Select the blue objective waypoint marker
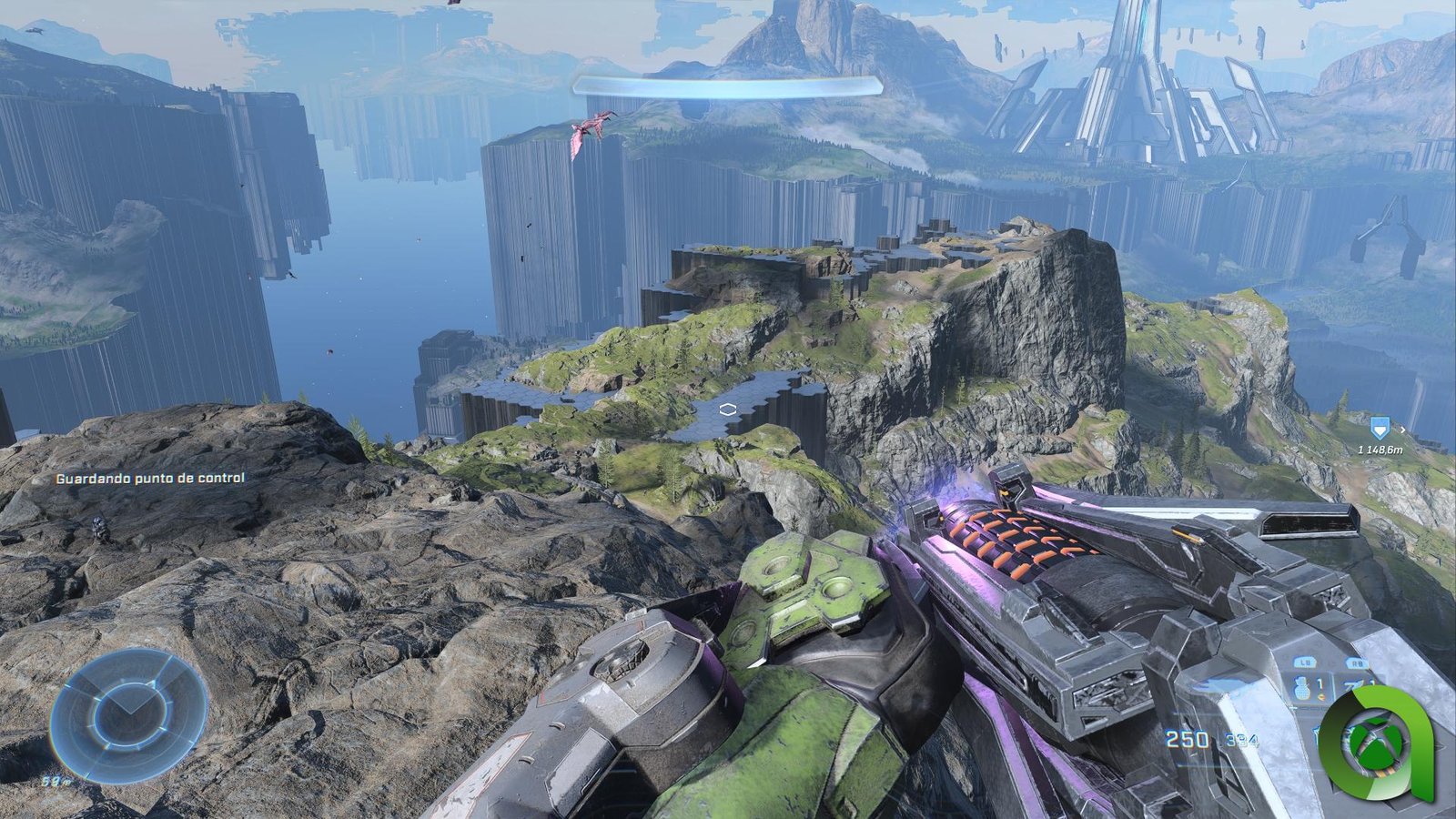The image size is (1456, 819). (1380, 426)
